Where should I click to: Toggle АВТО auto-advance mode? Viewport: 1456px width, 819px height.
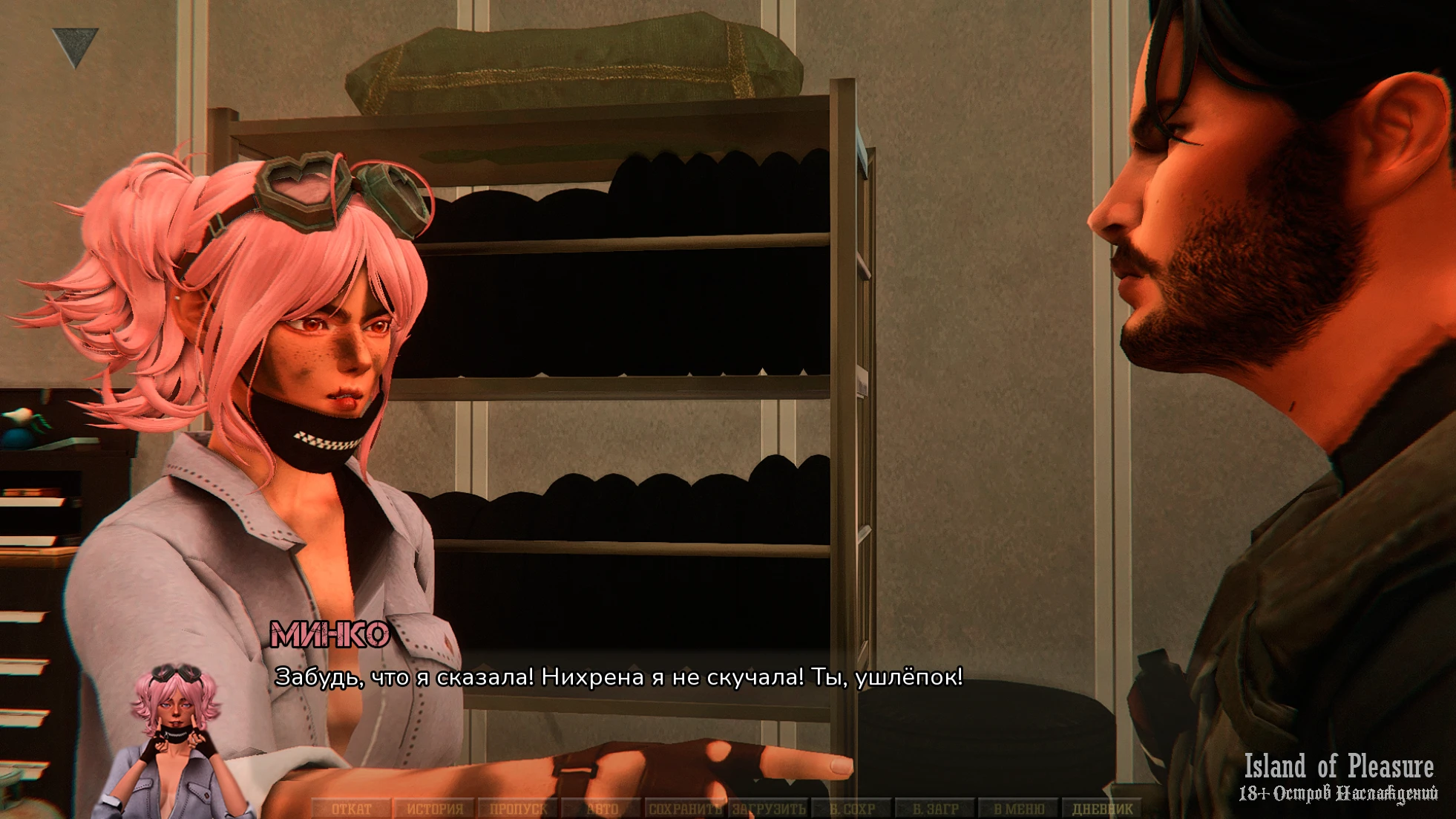click(x=602, y=809)
